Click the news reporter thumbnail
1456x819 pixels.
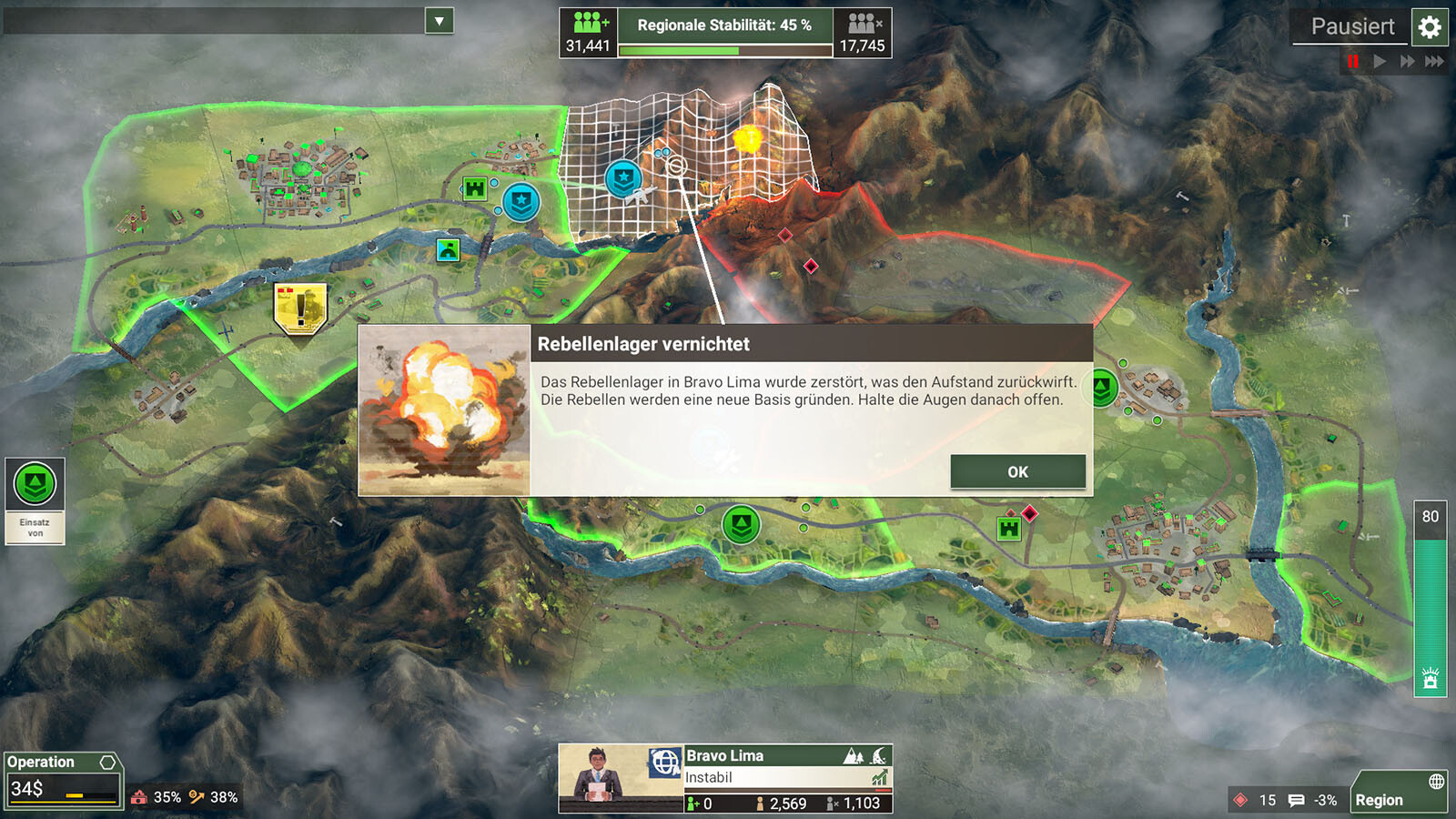point(602,778)
